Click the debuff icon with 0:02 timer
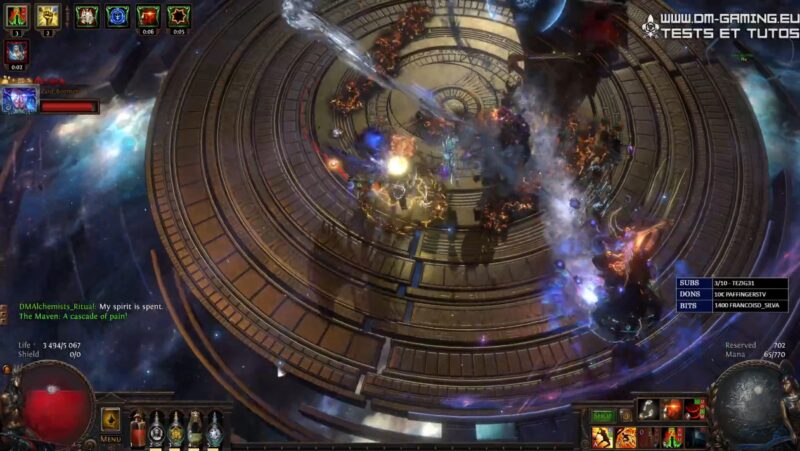Image resolution: width=800 pixels, height=451 pixels. click(18, 52)
